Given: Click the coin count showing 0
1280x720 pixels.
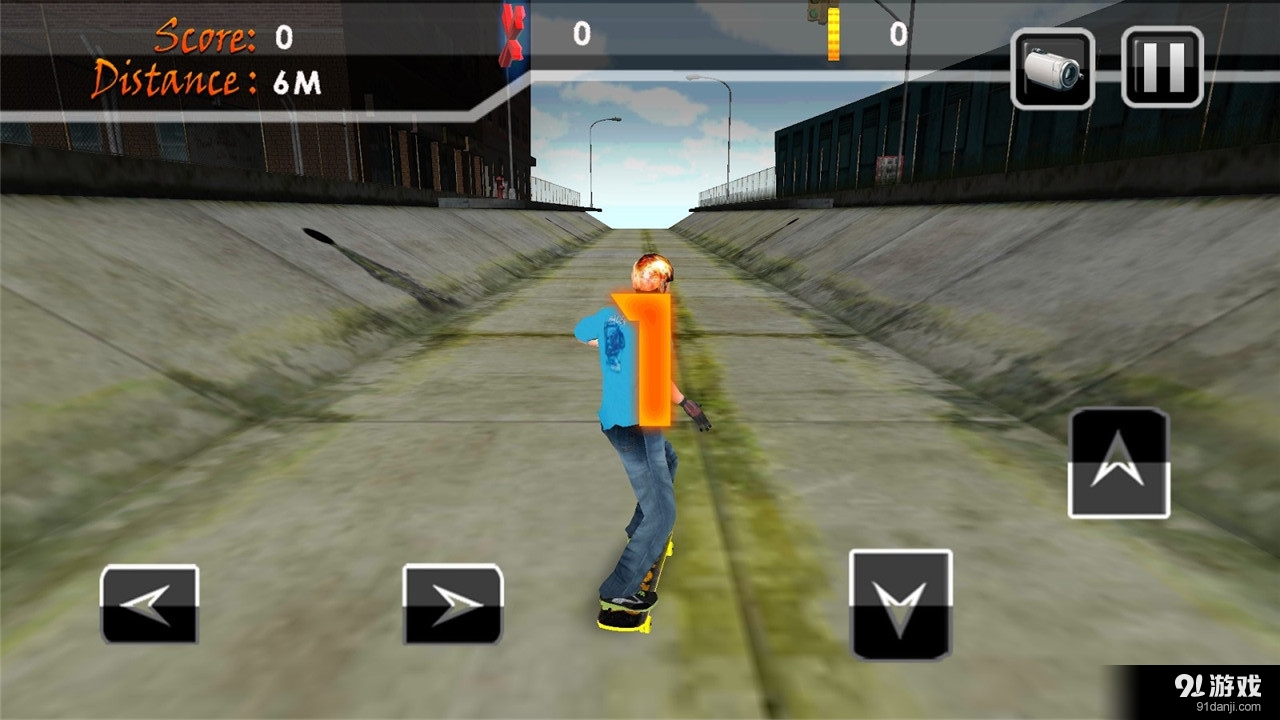Looking at the screenshot, I should click(x=900, y=33).
